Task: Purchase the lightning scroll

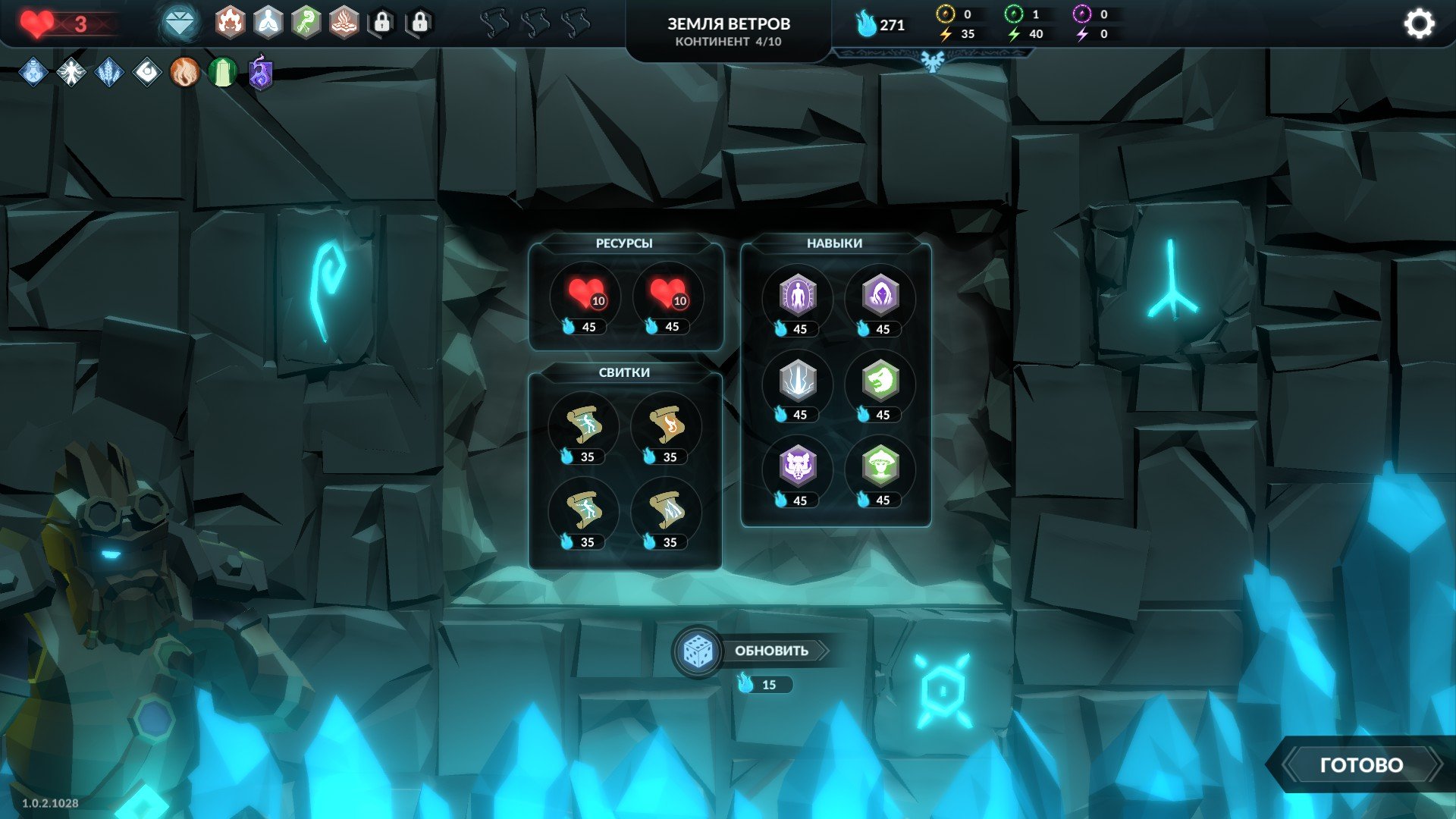Action: [667, 511]
